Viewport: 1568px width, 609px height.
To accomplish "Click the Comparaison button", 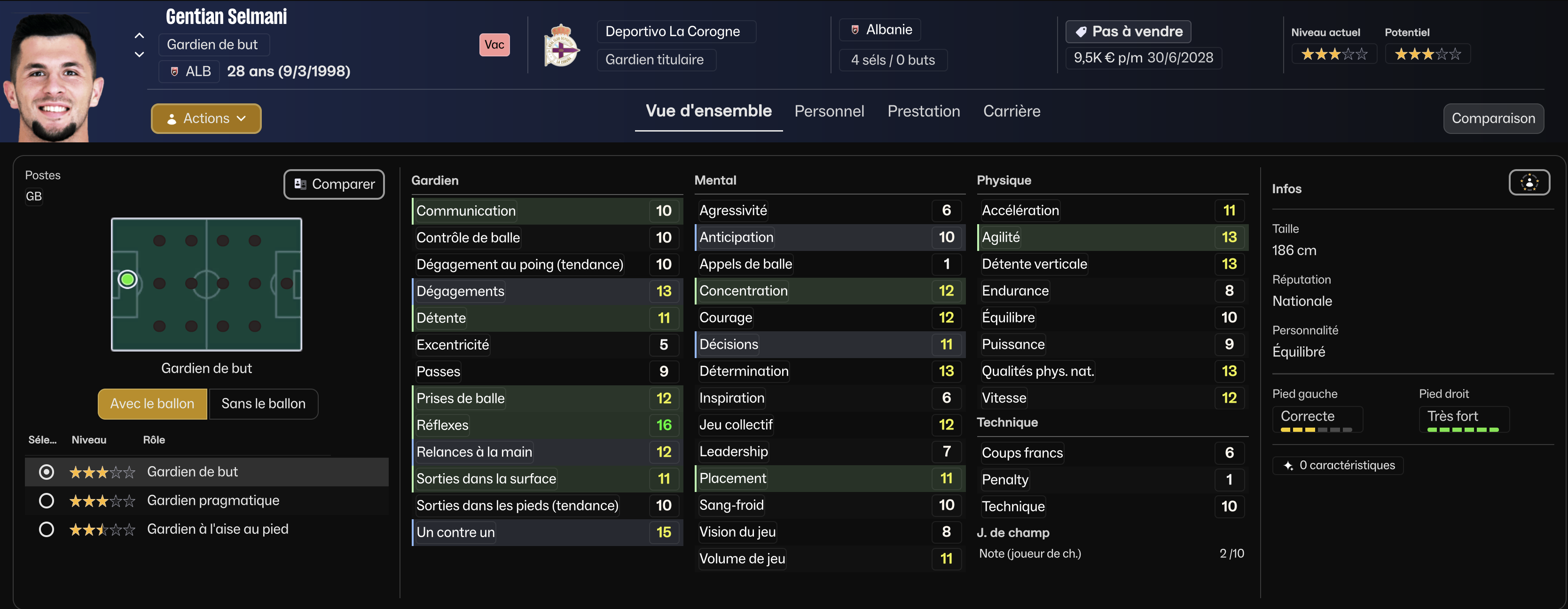I will 1492,118.
